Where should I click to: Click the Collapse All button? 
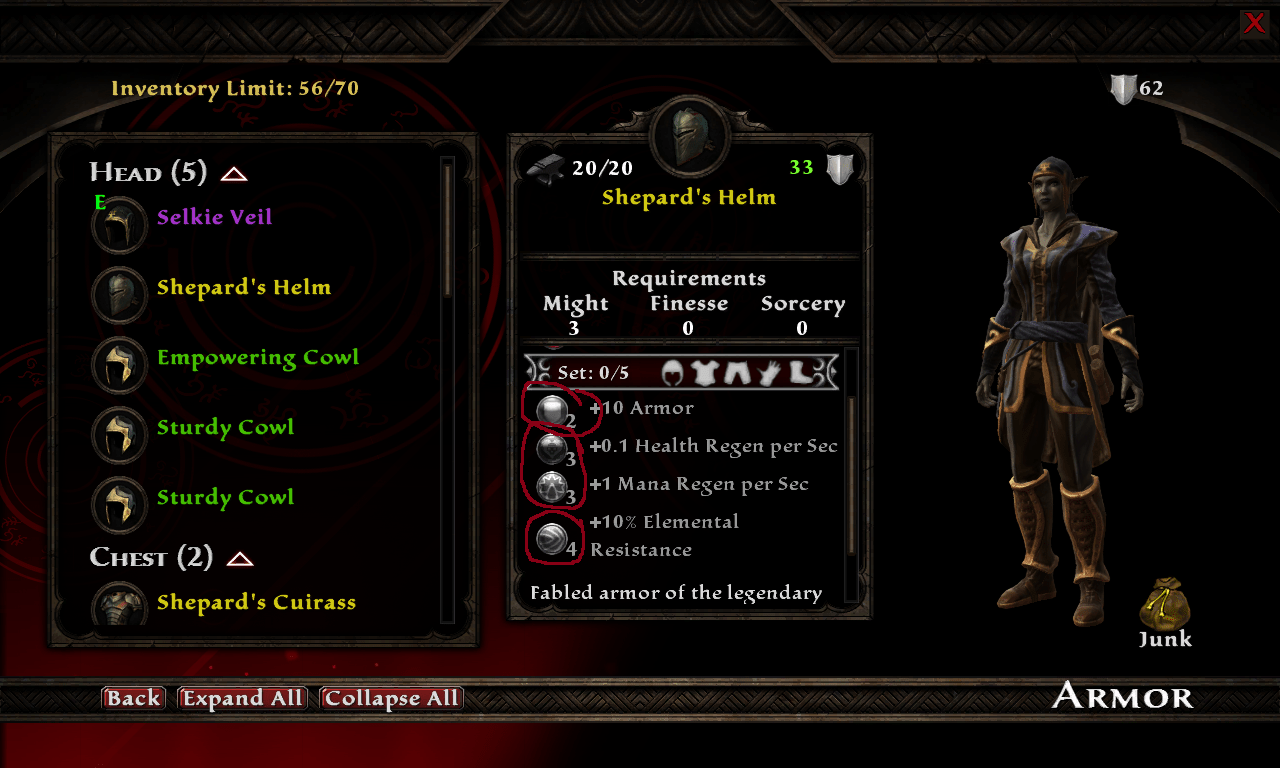(391, 698)
